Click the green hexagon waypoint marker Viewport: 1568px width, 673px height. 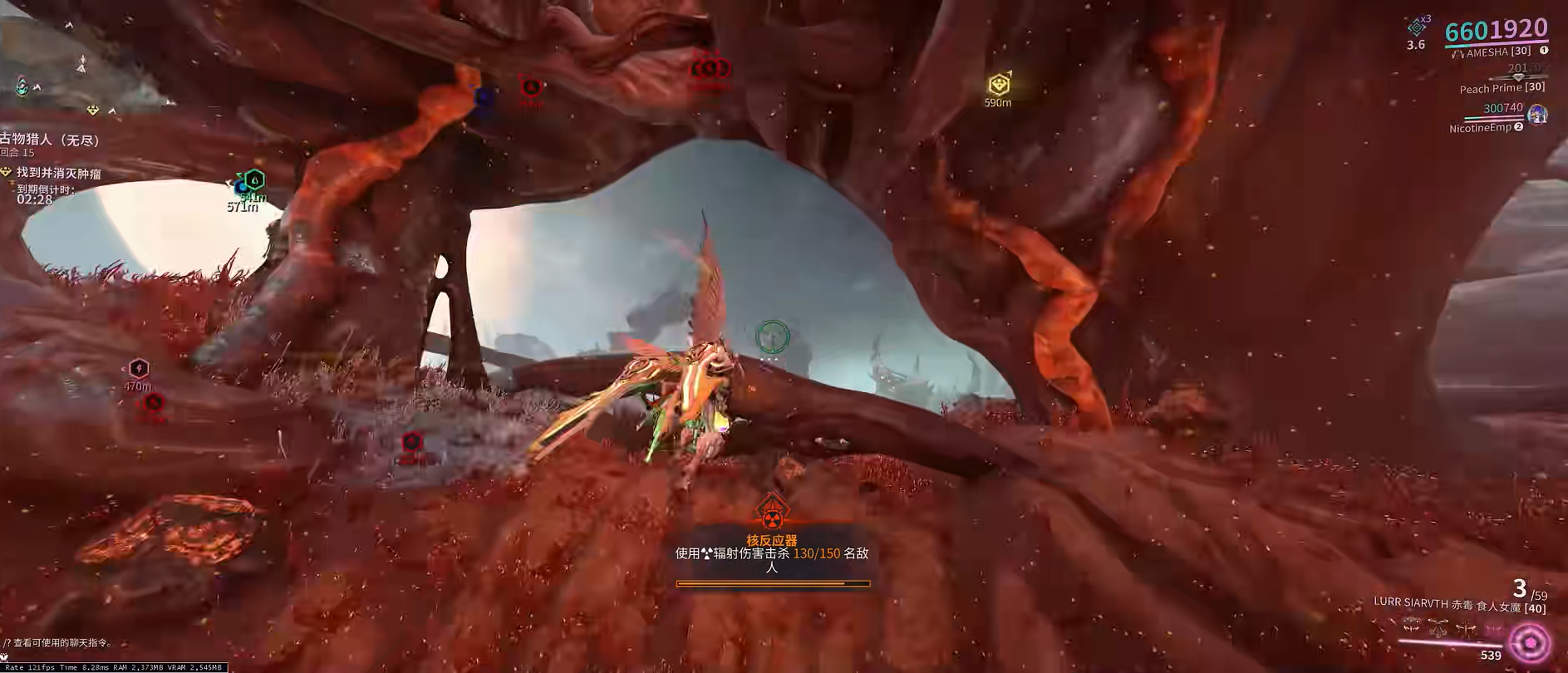(254, 179)
